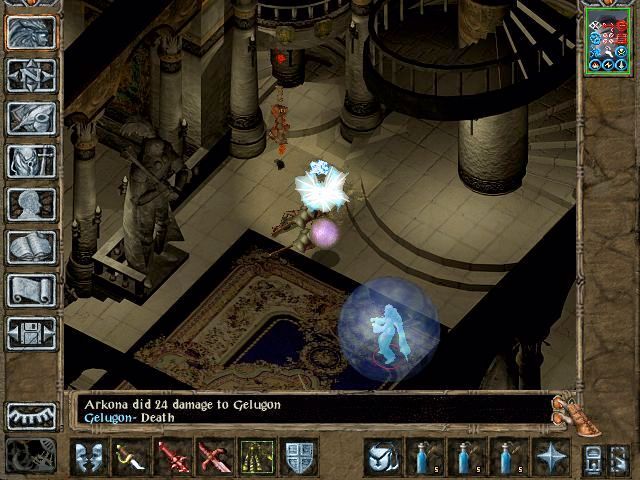Open the options floppy disk button
The width and height of the screenshot is (640, 480).
[x=31, y=333]
